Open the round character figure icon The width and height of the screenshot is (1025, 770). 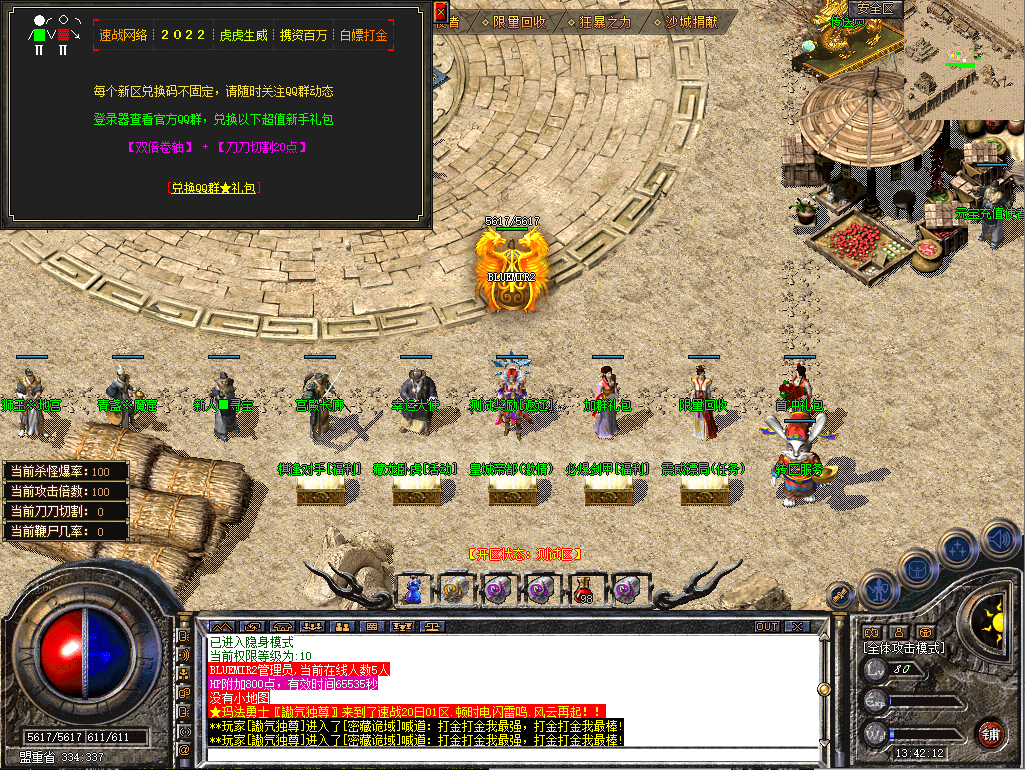tap(877, 590)
